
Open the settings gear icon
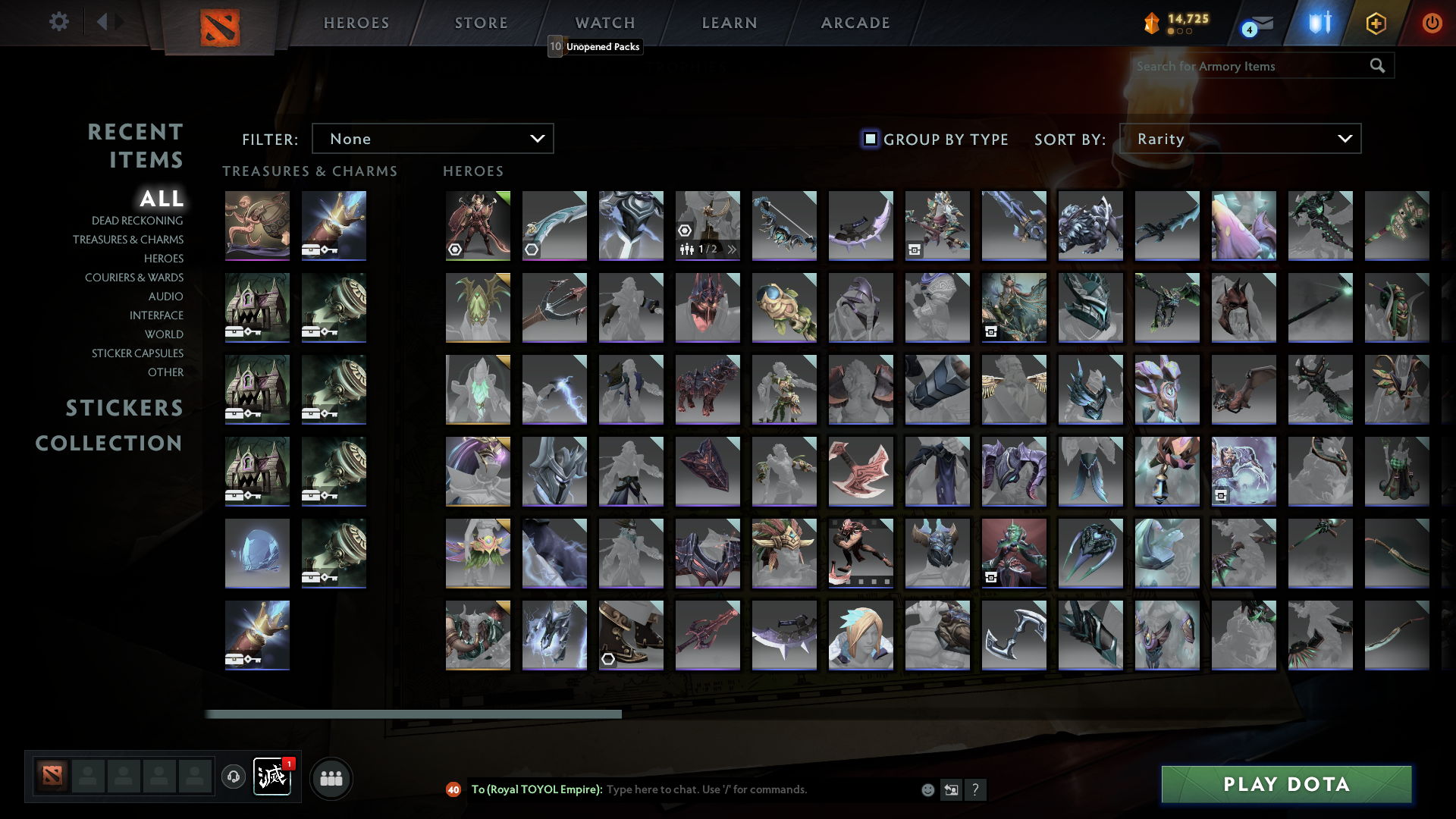[59, 22]
